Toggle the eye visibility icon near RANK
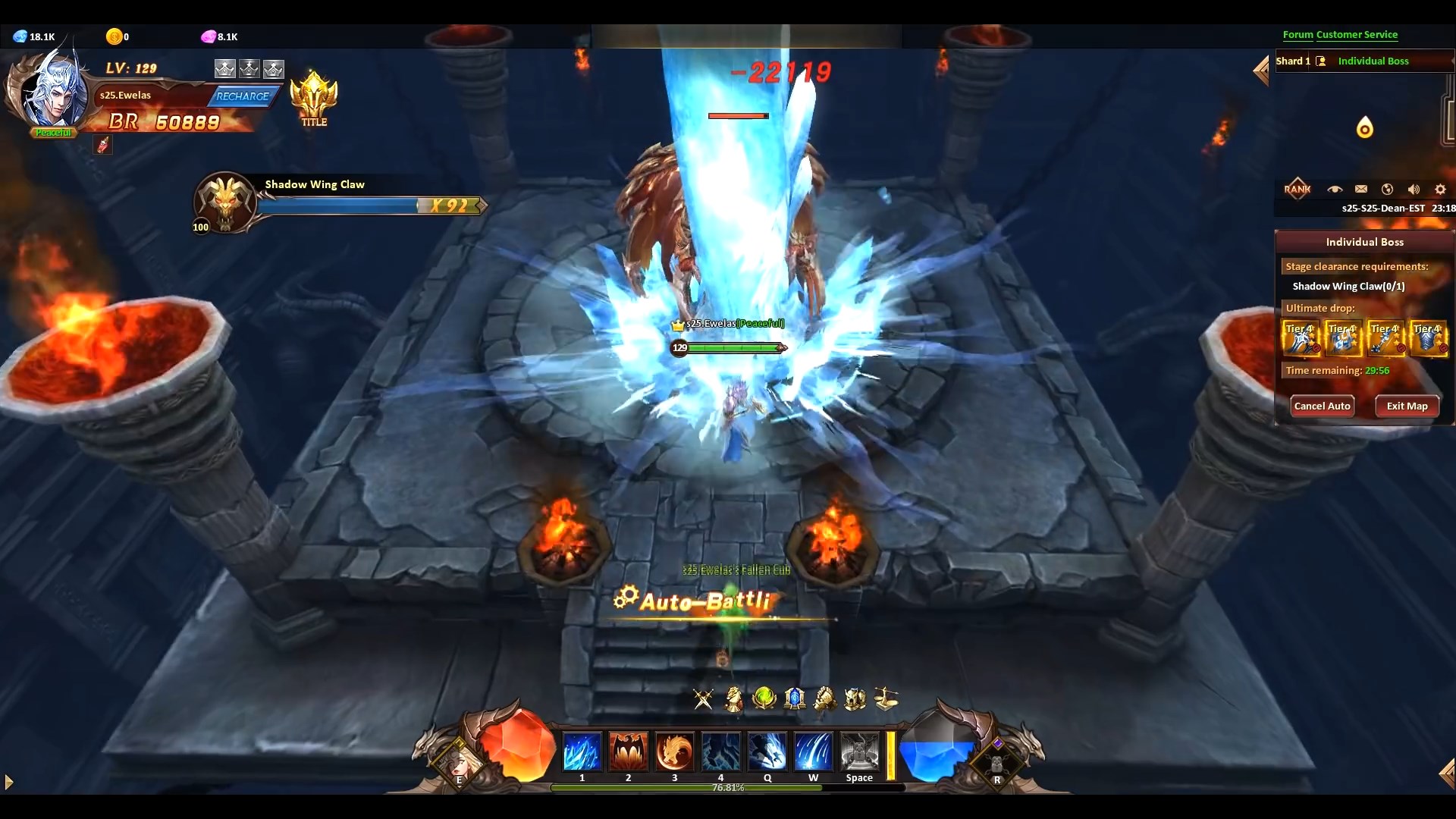1456x819 pixels. coord(1335,190)
